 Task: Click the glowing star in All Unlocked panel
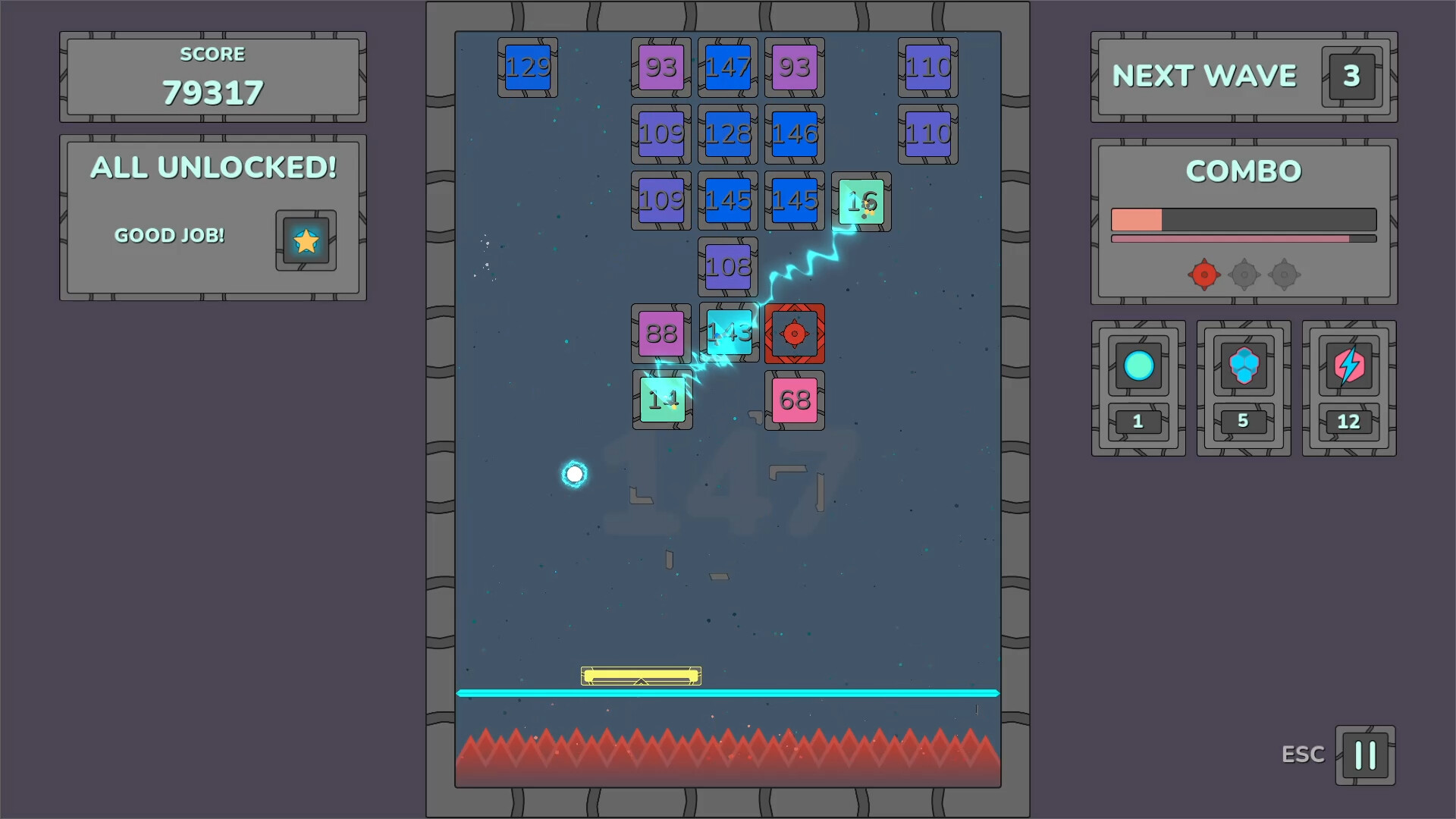tap(306, 240)
